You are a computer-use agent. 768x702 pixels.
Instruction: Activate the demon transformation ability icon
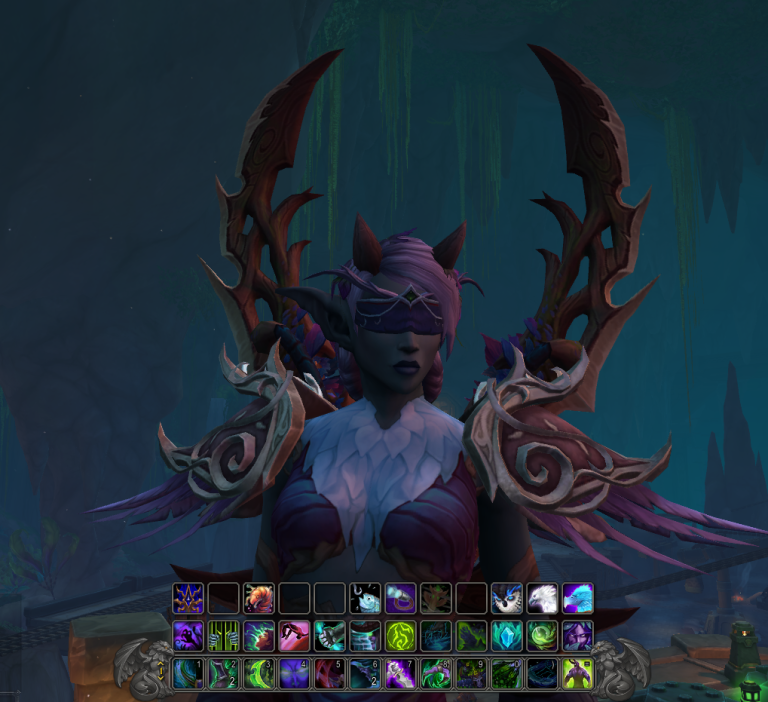click(x=577, y=672)
